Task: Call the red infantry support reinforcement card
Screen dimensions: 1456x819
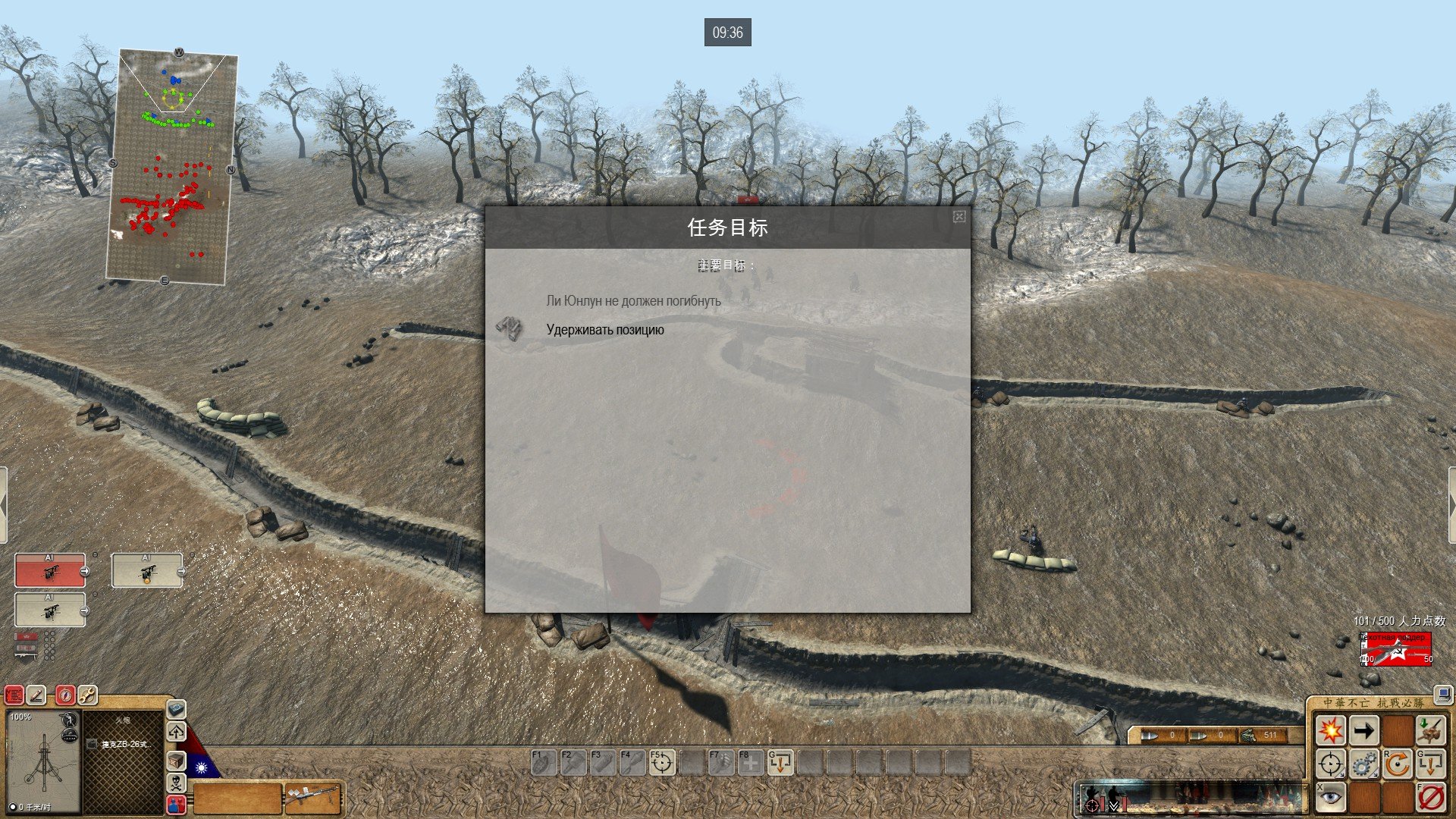Action: 1396,648
